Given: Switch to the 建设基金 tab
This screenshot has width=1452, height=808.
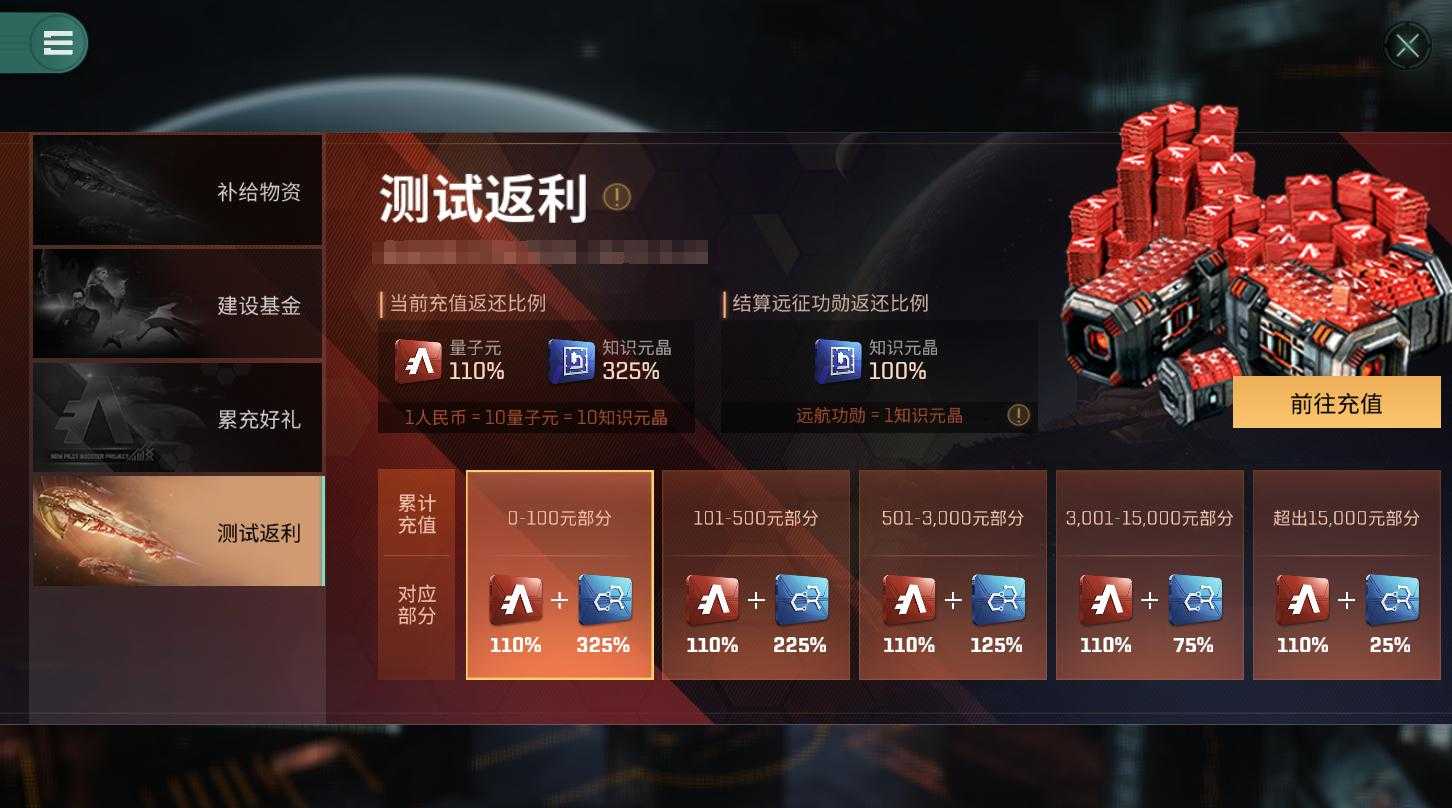Looking at the screenshot, I should (177, 303).
